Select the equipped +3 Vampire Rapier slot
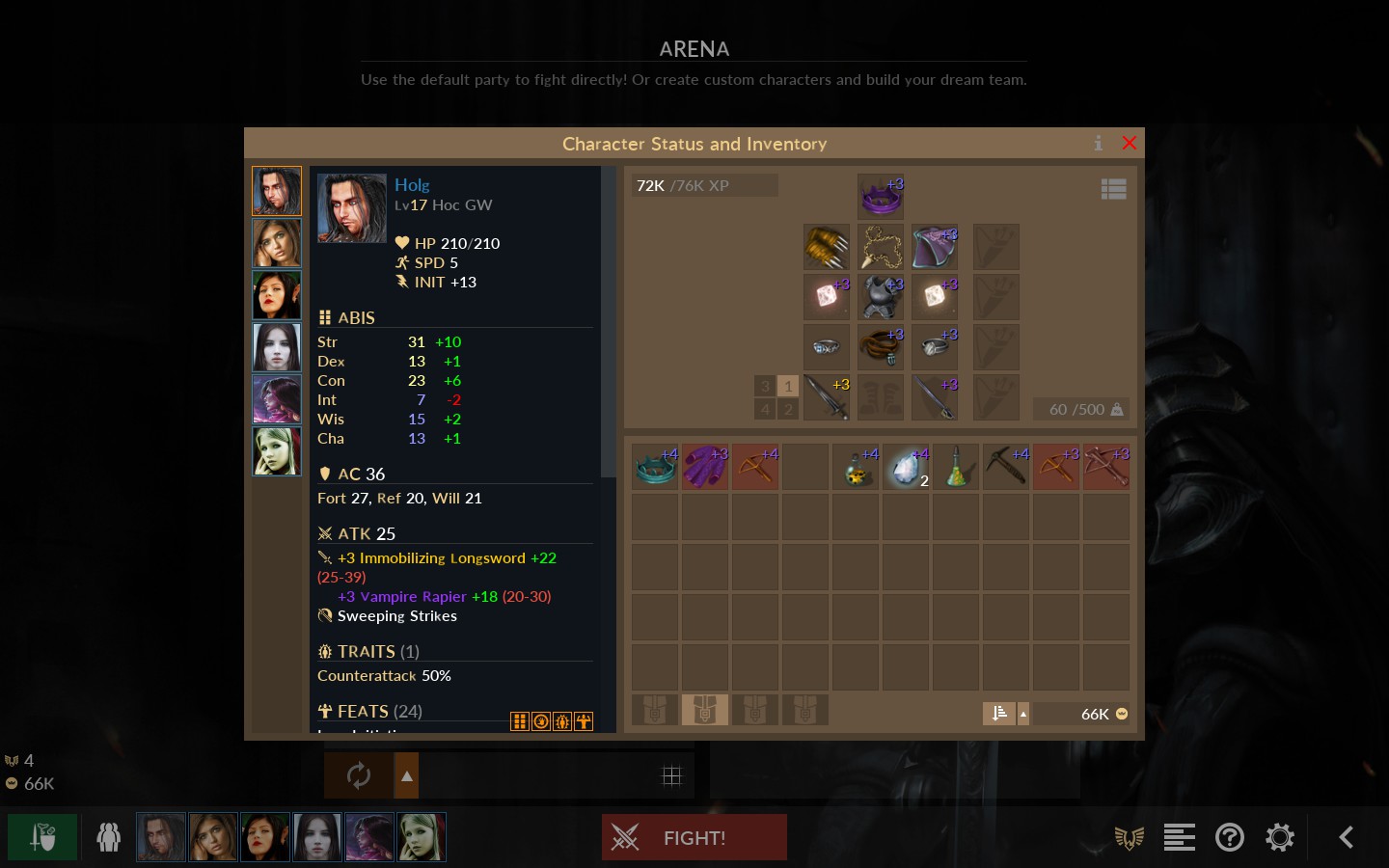The height and width of the screenshot is (868, 1389). (935, 397)
